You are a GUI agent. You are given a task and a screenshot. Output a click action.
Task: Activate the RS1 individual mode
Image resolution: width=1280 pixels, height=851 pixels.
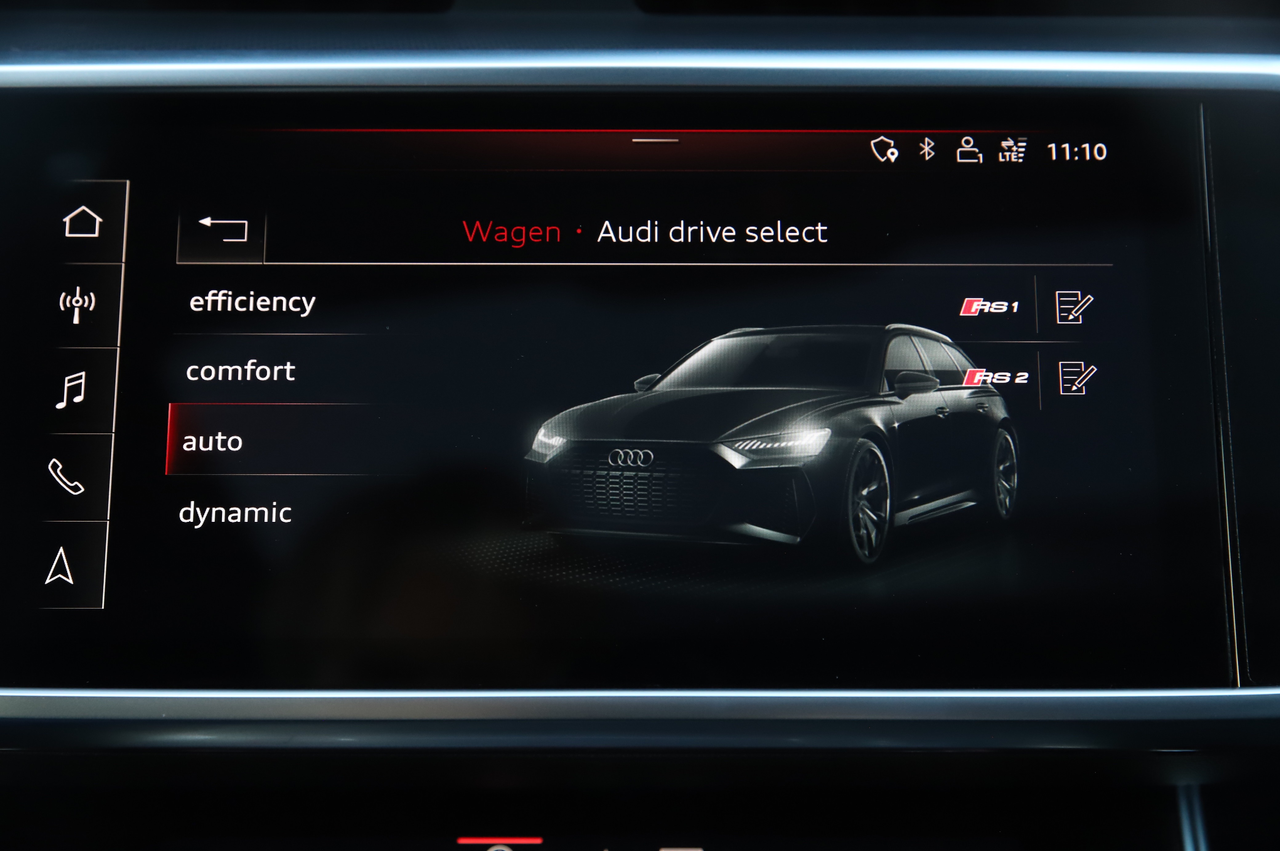(x=989, y=307)
